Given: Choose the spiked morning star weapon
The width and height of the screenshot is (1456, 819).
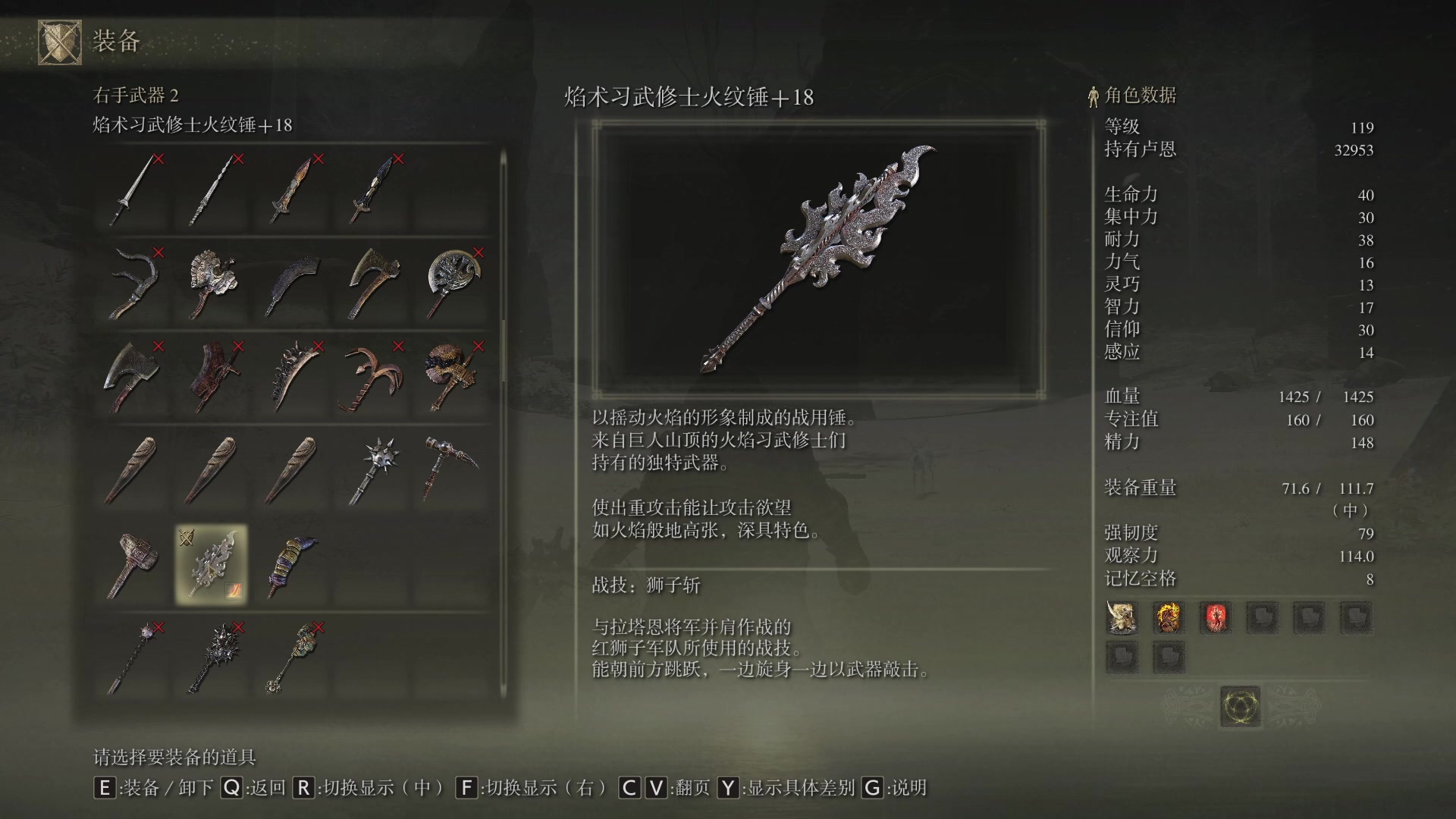Looking at the screenshot, I should click(x=373, y=470).
